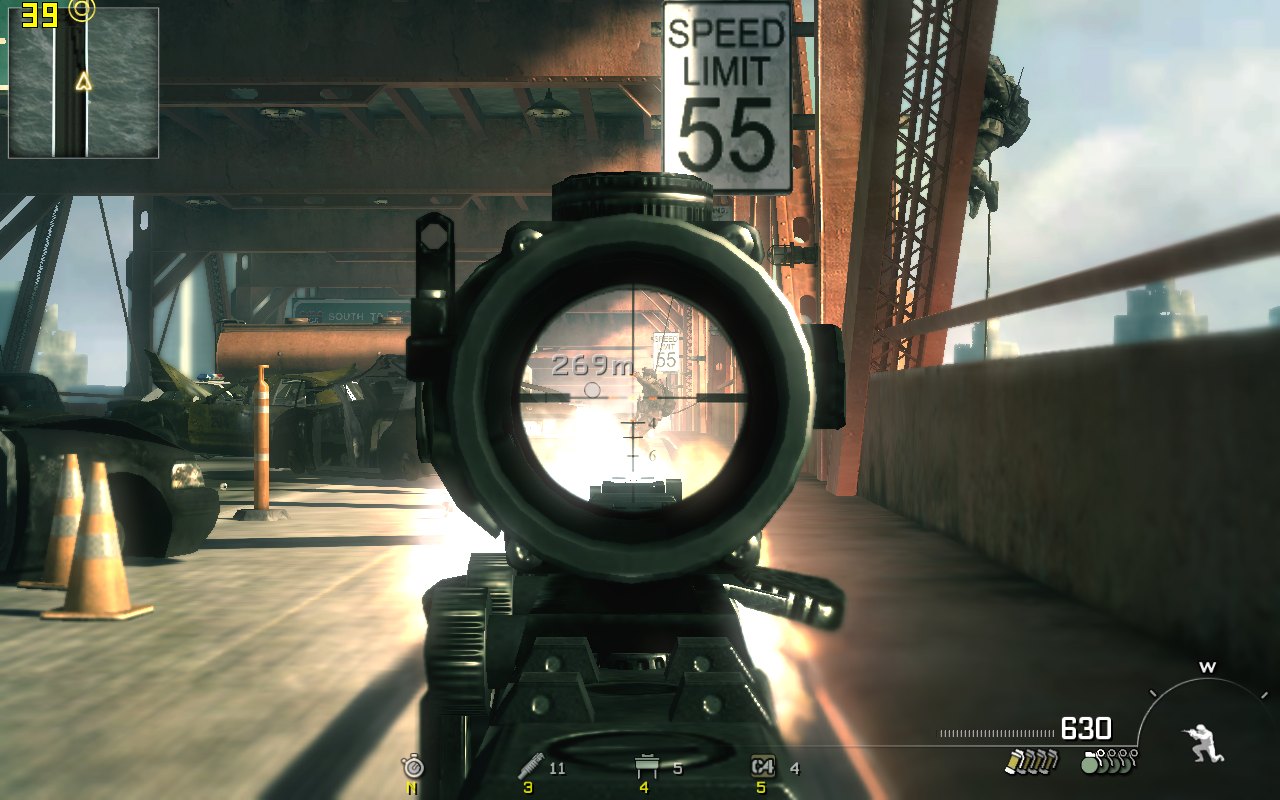The height and width of the screenshot is (800, 1280).
Task: Click the minimap in the corner
Action: coord(84,83)
